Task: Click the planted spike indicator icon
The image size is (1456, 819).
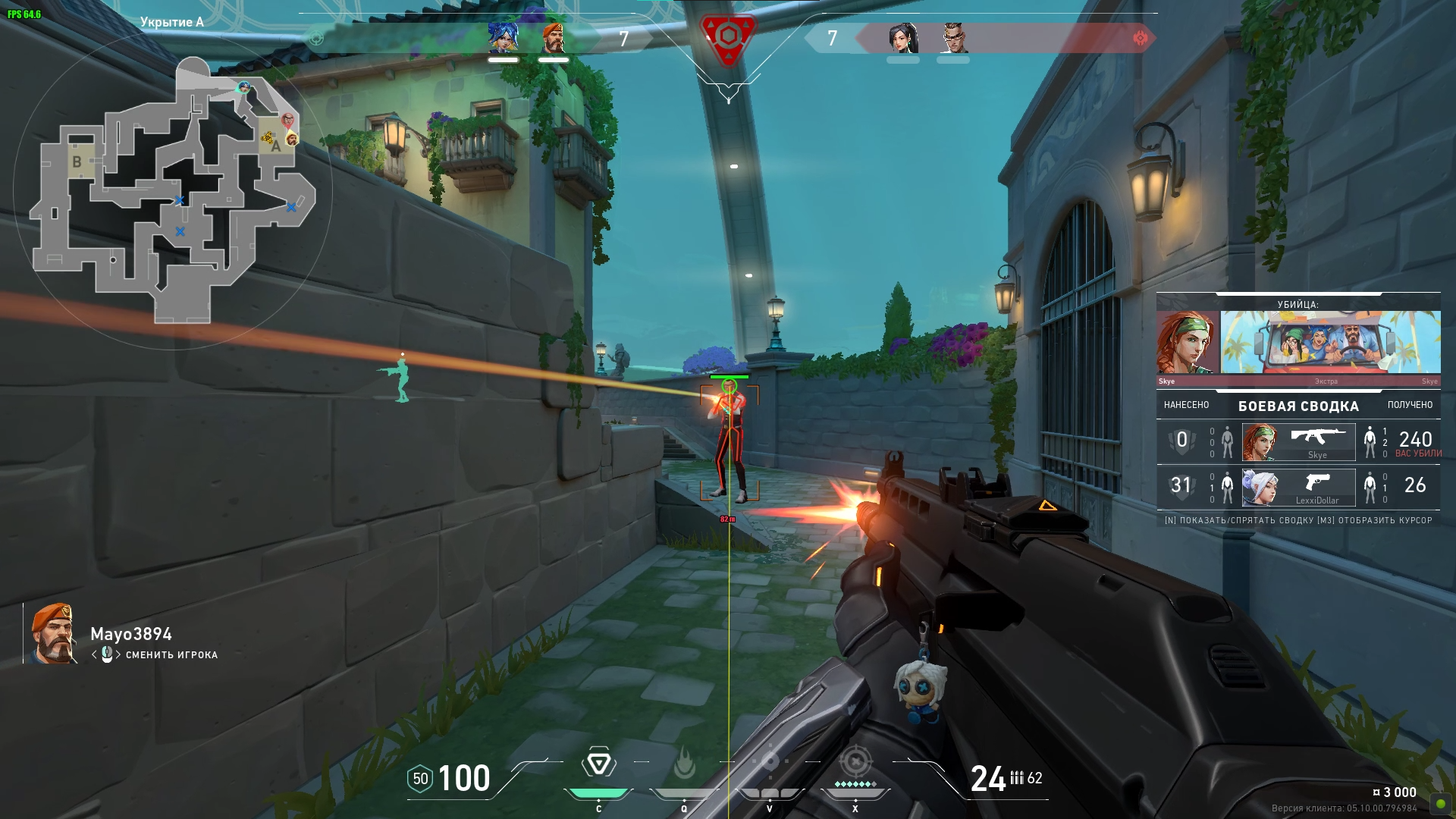Action: click(x=728, y=36)
